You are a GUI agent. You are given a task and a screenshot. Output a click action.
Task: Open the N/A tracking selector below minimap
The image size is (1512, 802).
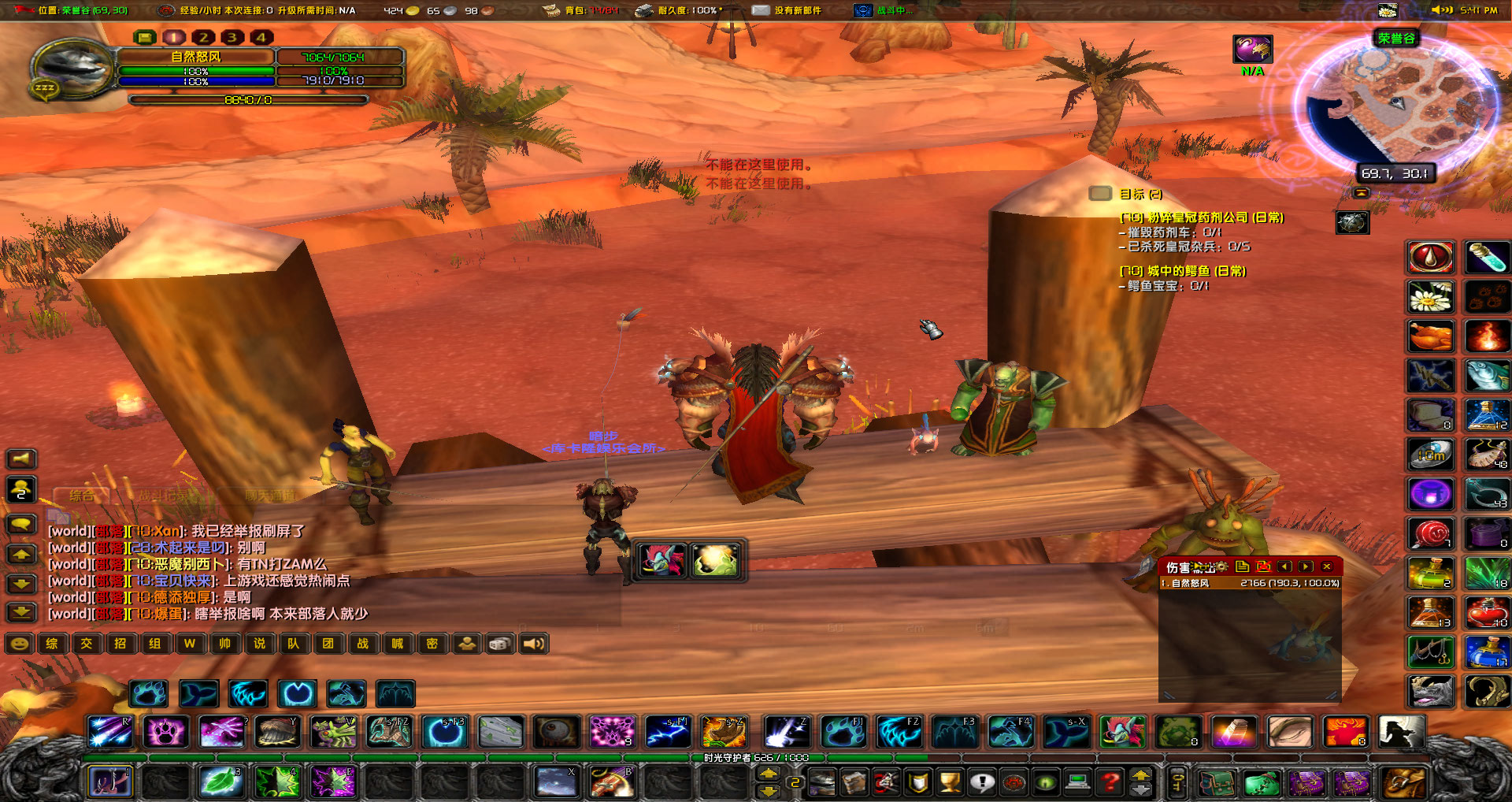tap(1251, 49)
